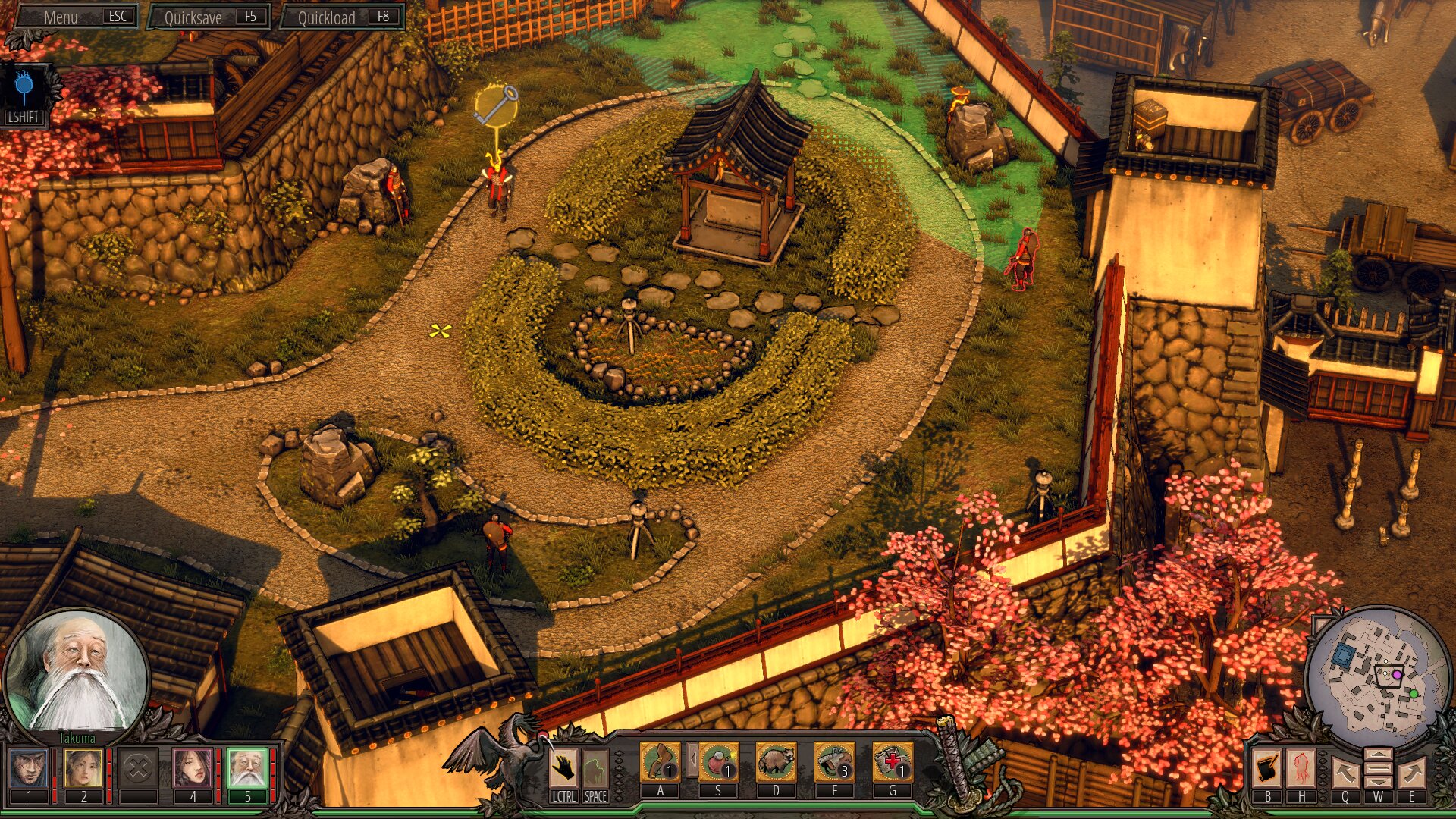This screenshot has height=819, width=1456.
Task: Use the skill with count 3
Action: 834,761
